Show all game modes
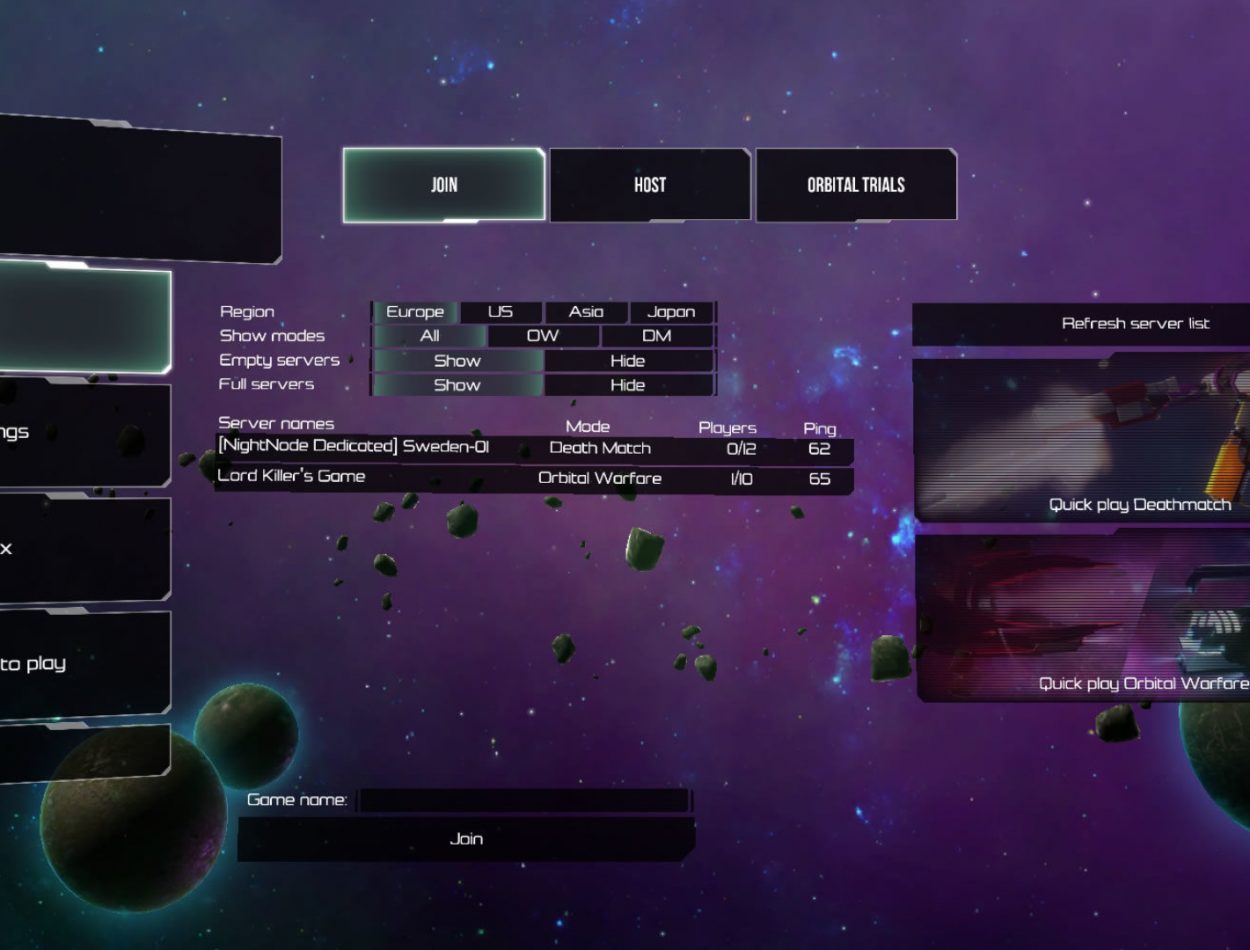 point(430,336)
